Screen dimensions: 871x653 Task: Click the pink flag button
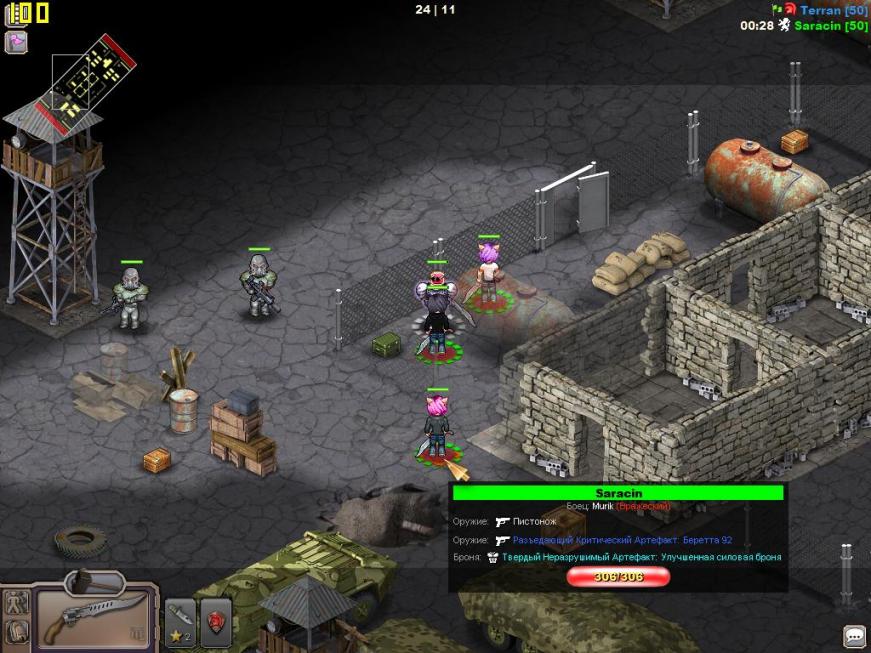[x=16, y=42]
